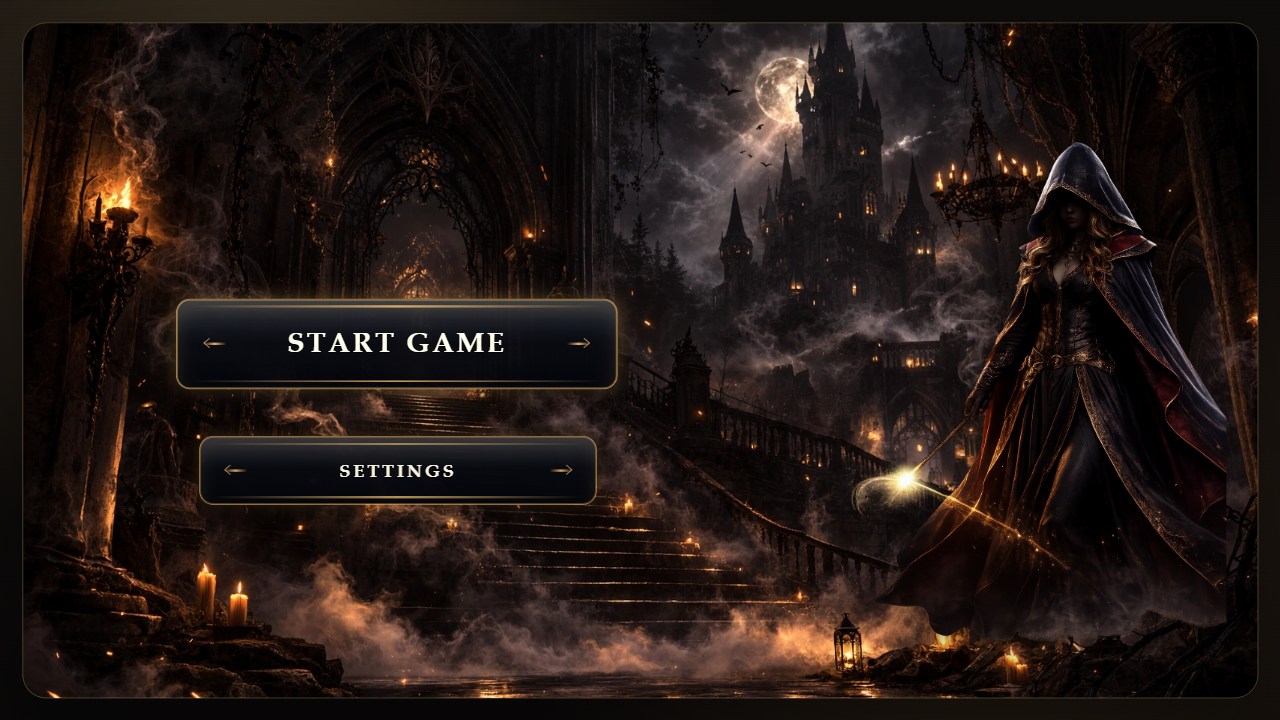Click the right arrow beside START GAME

(x=581, y=343)
